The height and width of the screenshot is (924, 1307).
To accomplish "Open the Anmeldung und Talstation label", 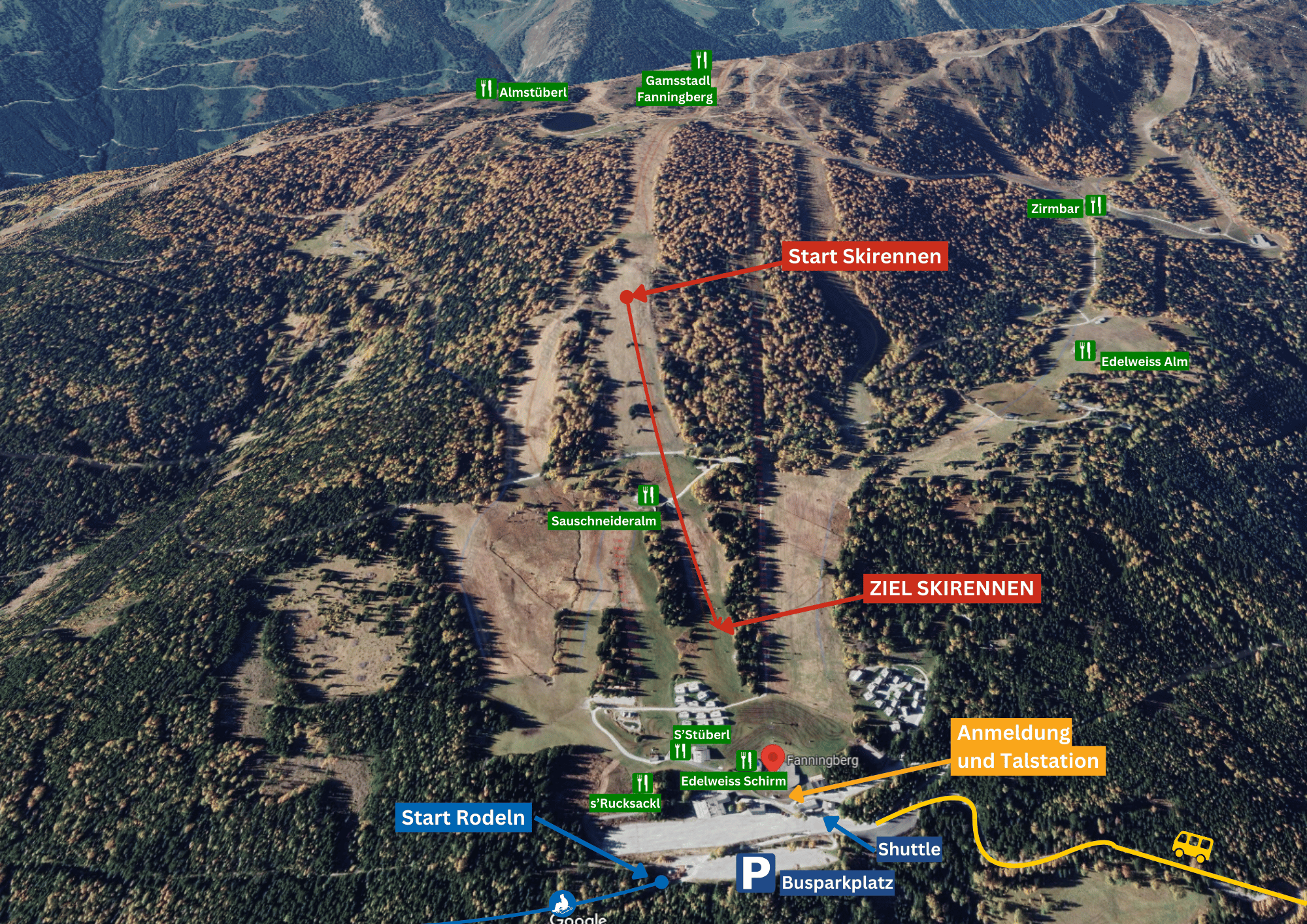I will [x=1027, y=747].
